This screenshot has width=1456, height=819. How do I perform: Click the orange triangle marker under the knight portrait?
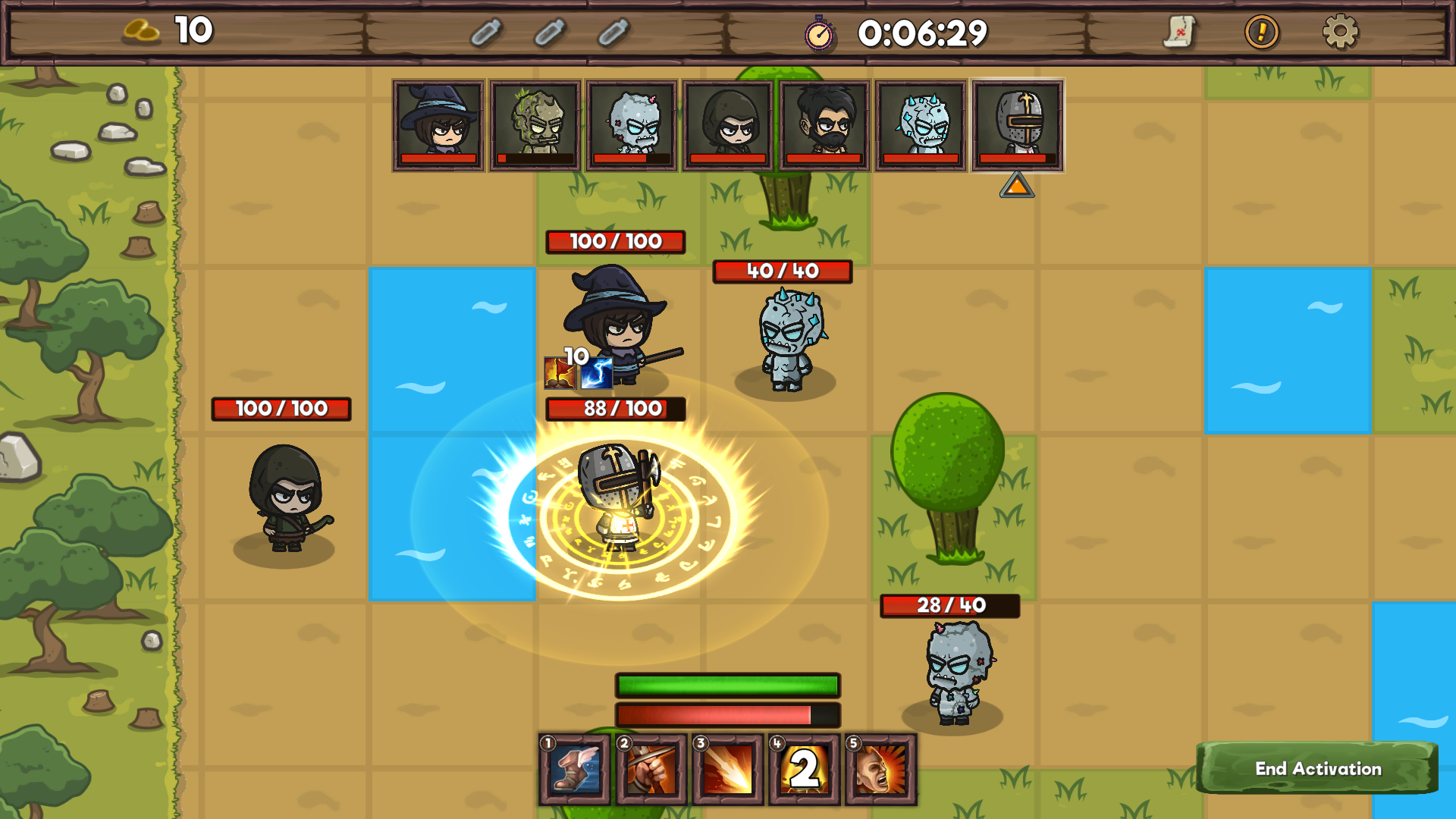pyautogui.click(x=1016, y=186)
